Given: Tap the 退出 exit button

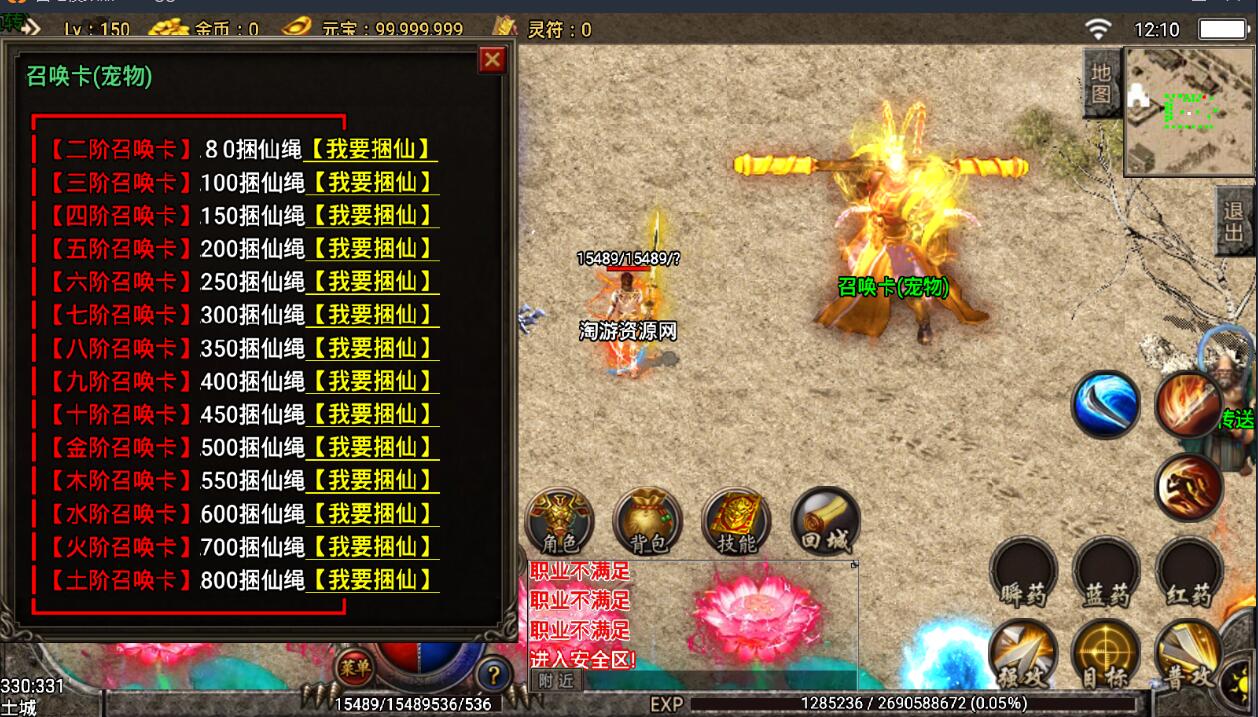Looking at the screenshot, I should pyautogui.click(x=1235, y=221).
